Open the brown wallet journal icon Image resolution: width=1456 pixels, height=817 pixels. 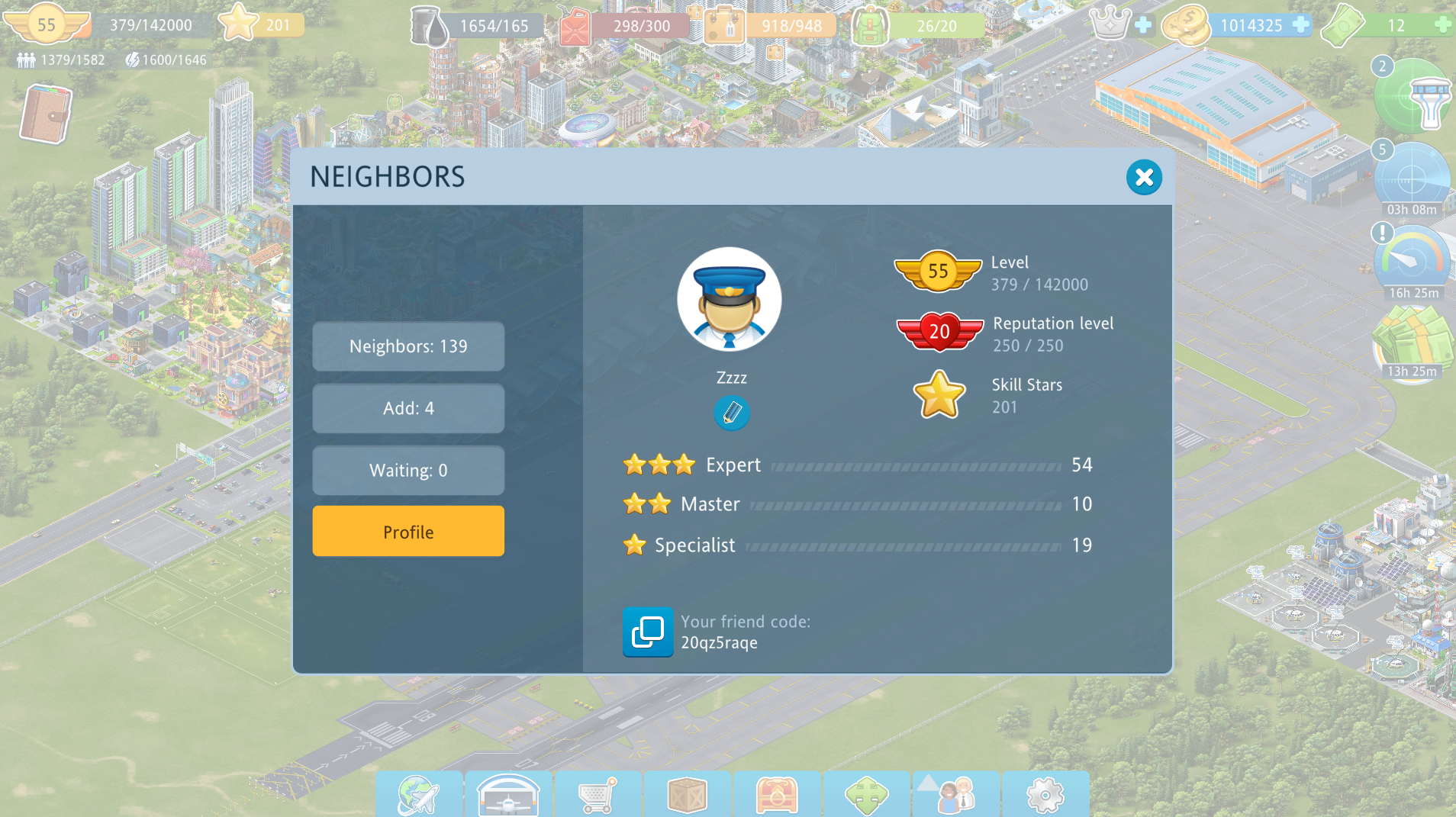tap(46, 114)
